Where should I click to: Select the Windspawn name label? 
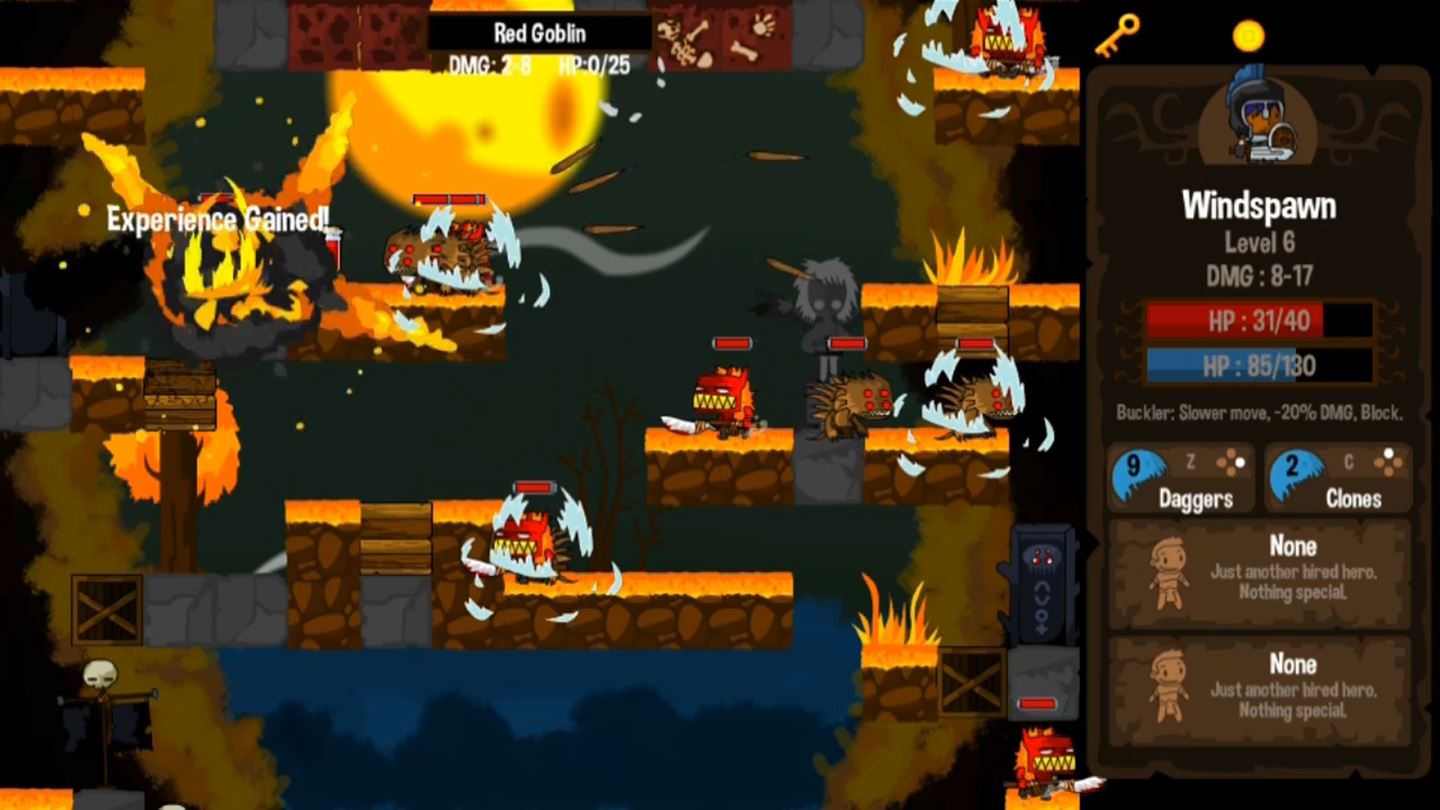(1259, 206)
